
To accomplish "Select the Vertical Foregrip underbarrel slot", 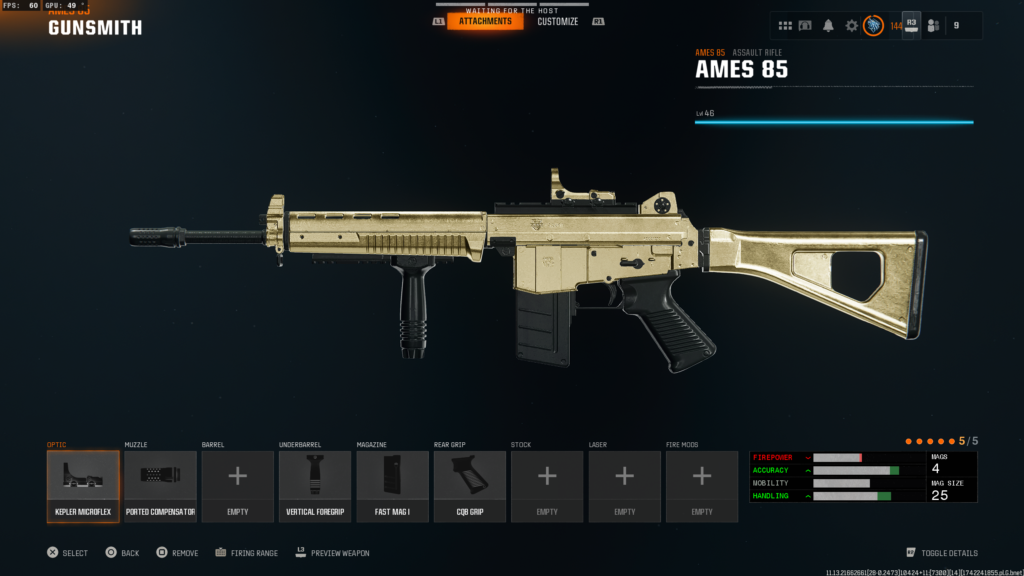I will click(315, 486).
